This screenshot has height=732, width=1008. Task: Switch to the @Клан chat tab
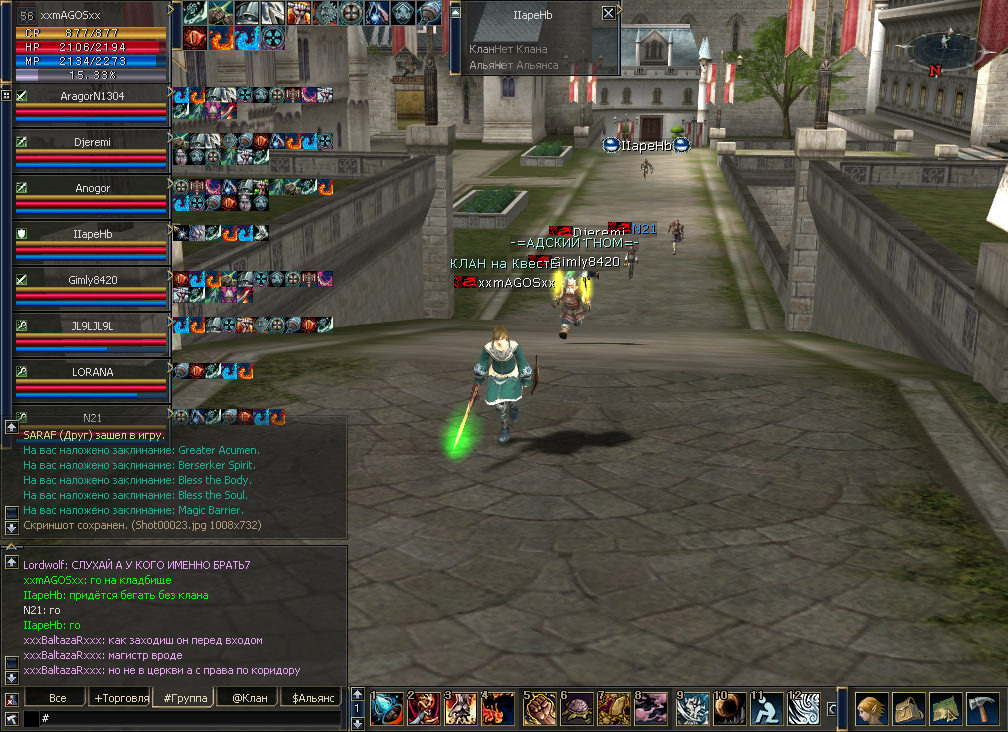[246, 697]
